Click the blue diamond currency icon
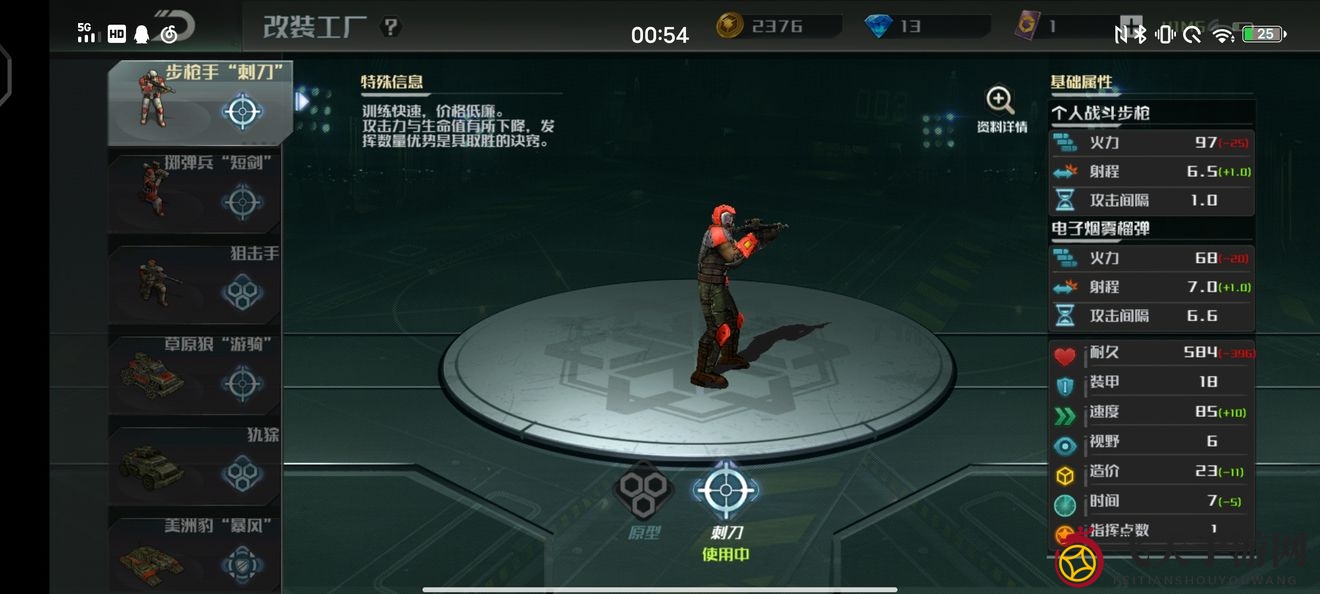The width and height of the screenshot is (1320, 594). 880,27
